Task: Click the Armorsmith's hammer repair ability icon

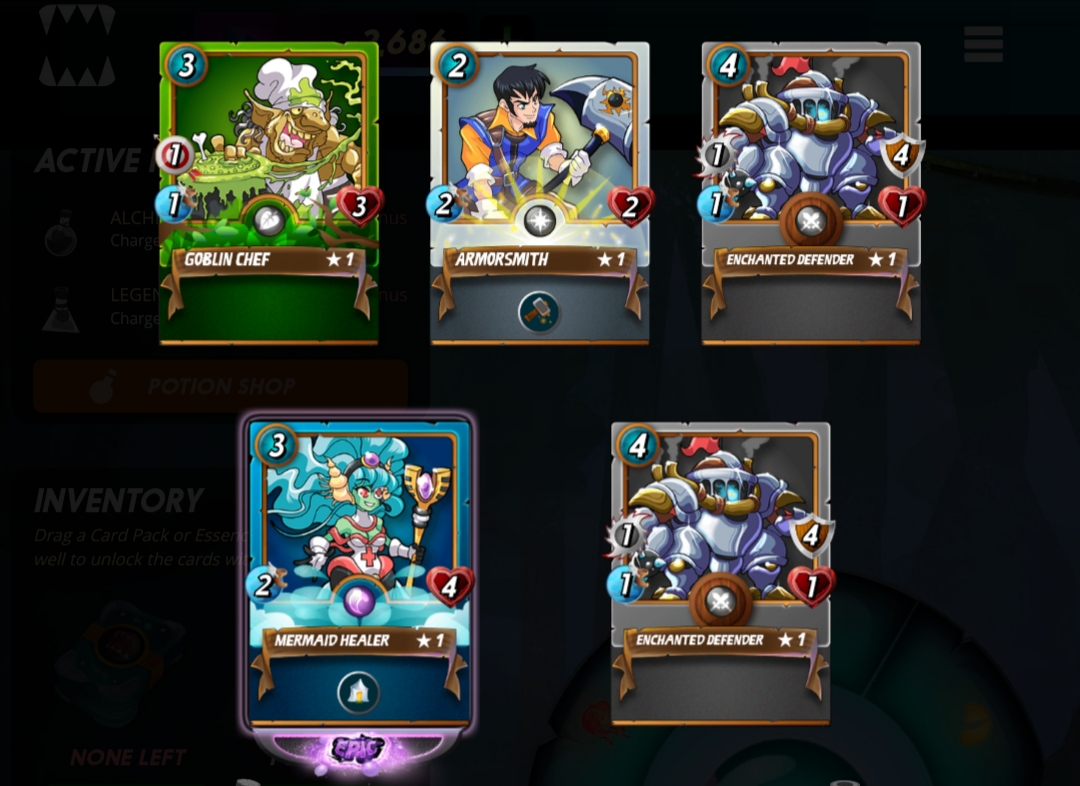Action: pyautogui.click(x=539, y=312)
